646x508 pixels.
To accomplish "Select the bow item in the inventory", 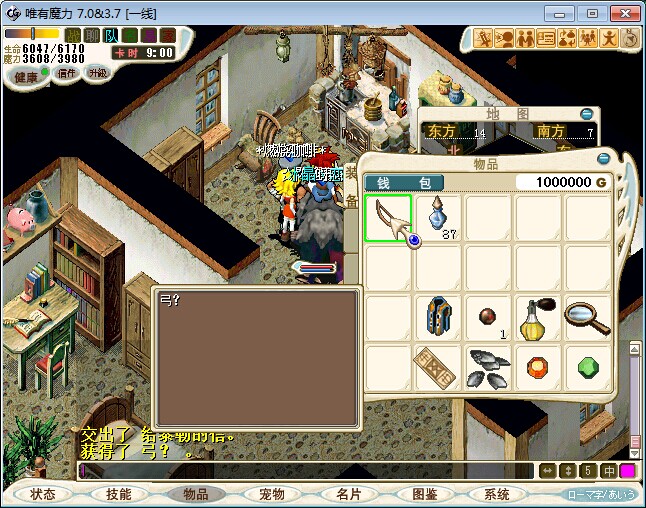I will (x=388, y=218).
